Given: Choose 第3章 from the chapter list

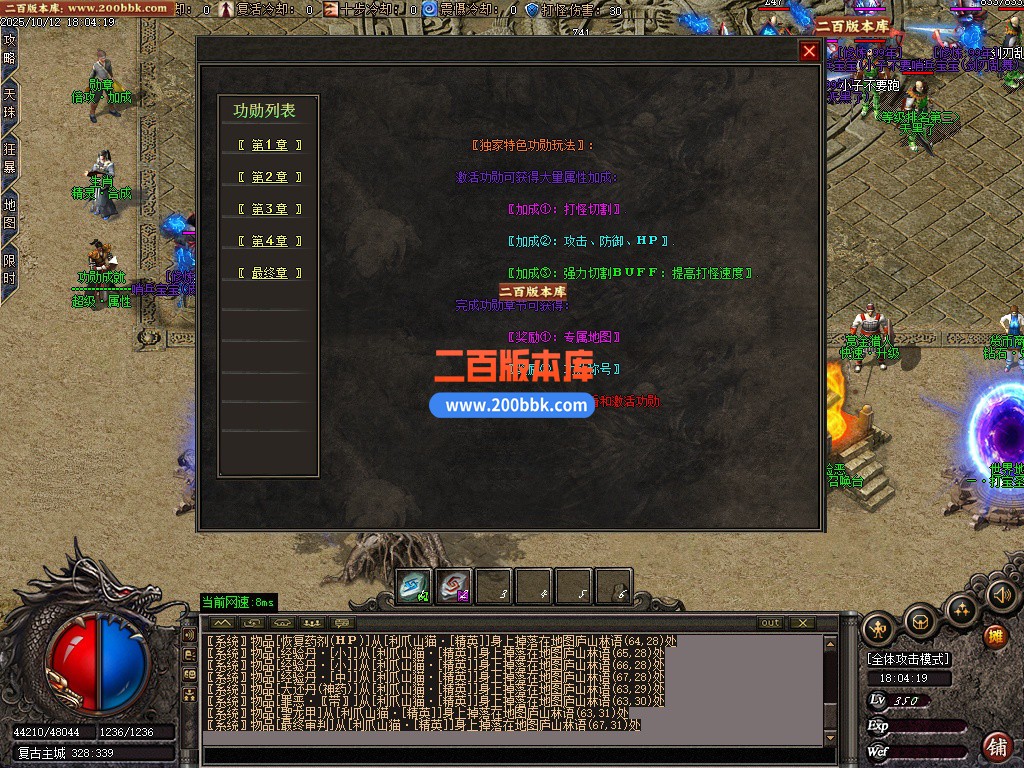Looking at the screenshot, I should click(270, 209).
